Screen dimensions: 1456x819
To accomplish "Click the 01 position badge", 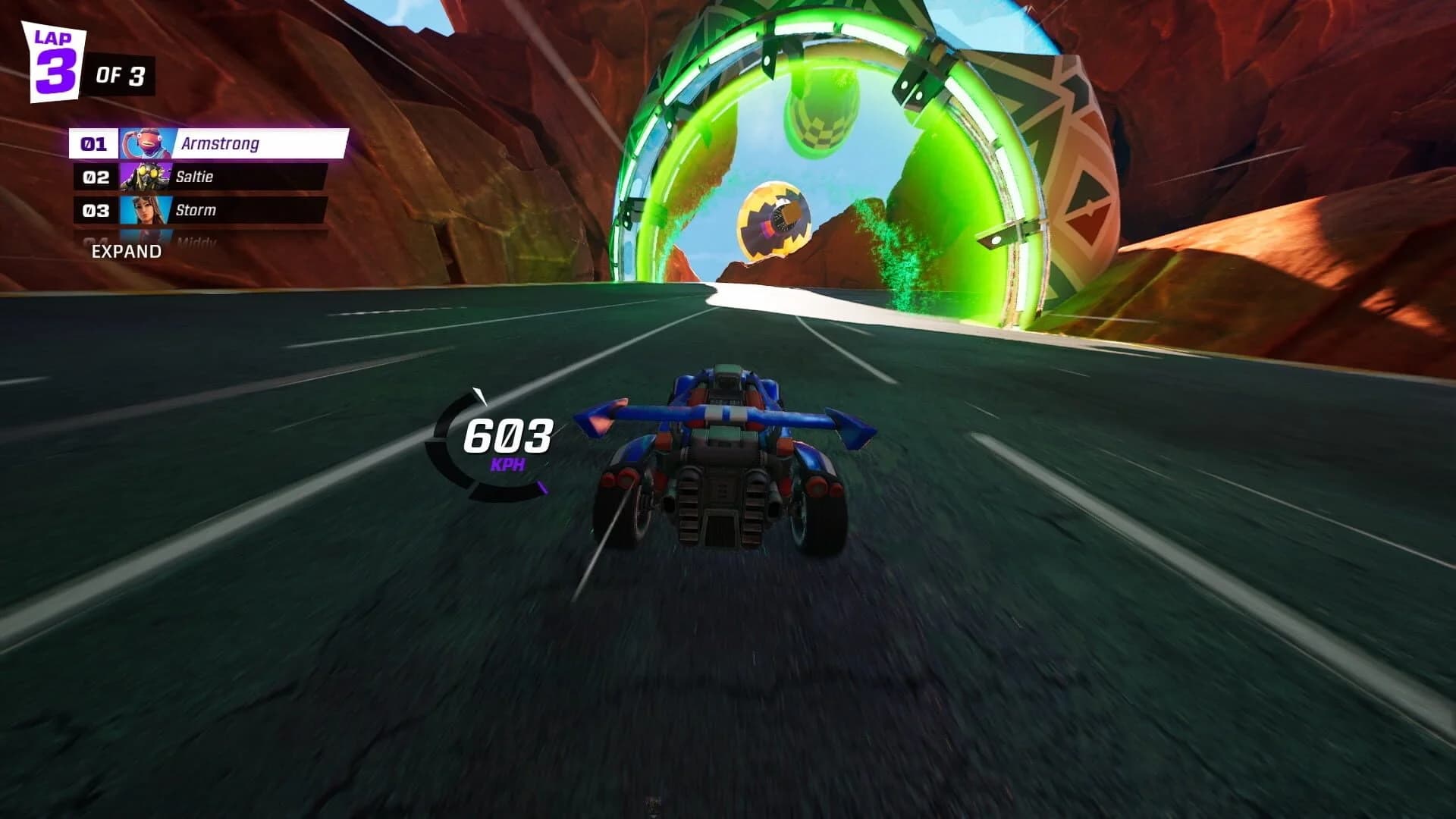I will [x=93, y=144].
